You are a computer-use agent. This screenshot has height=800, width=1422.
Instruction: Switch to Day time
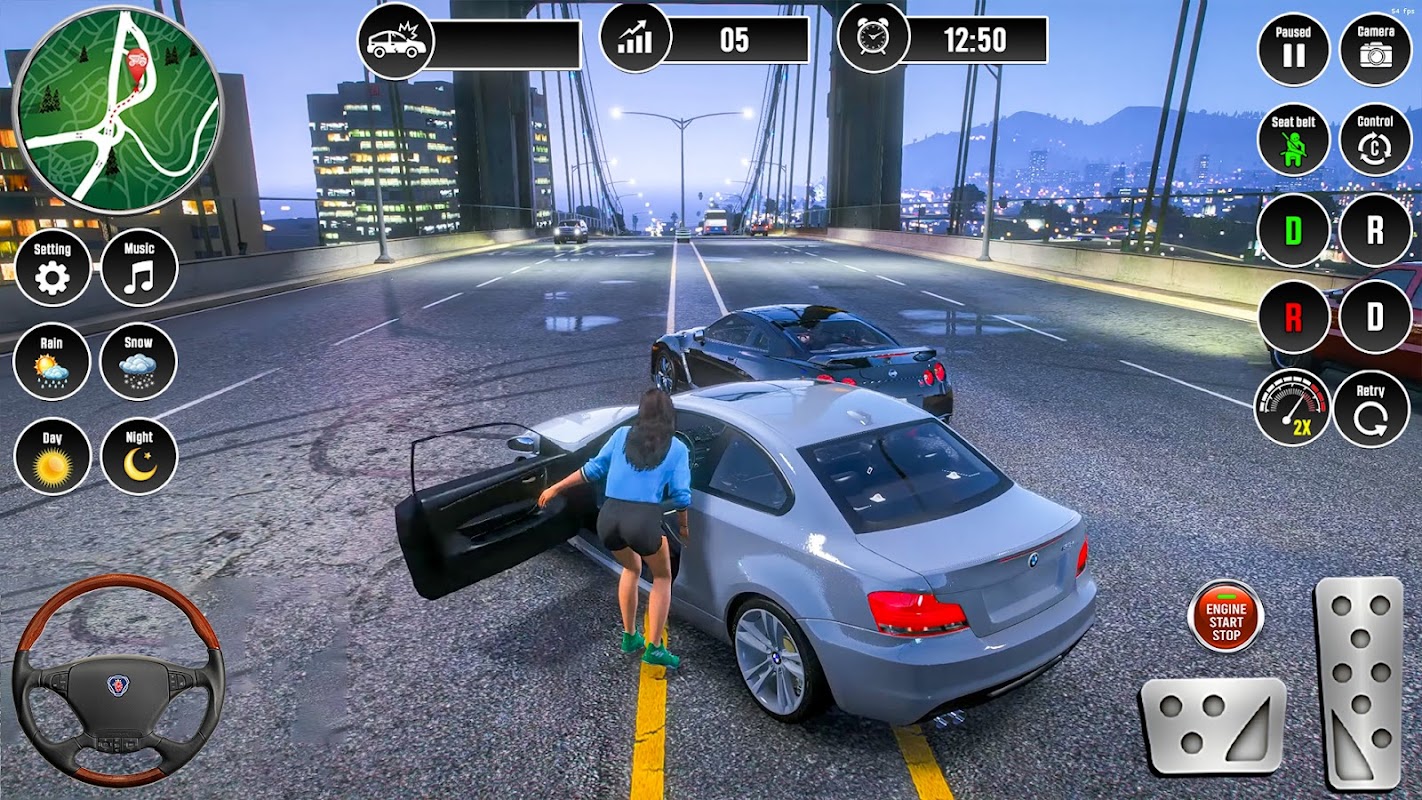[x=52, y=456]
